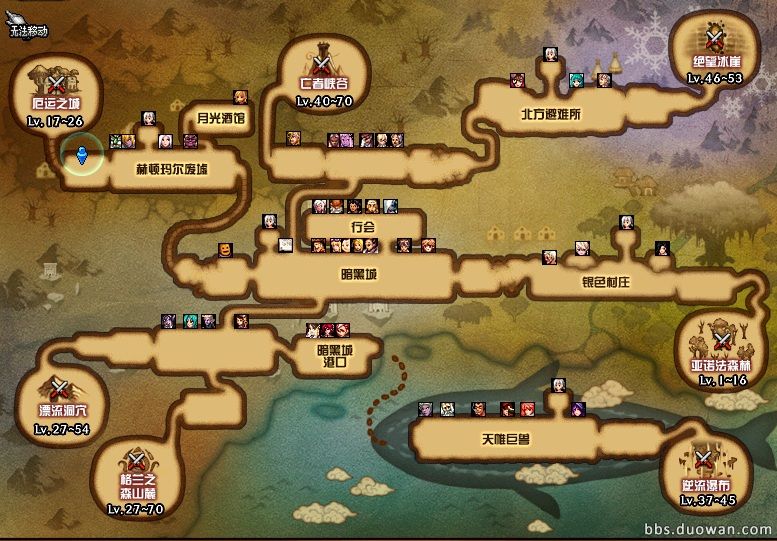This screenshot has width=777, height=541.
Task: Choose the 北方避难所 town label
Action: tap(550, 114)
